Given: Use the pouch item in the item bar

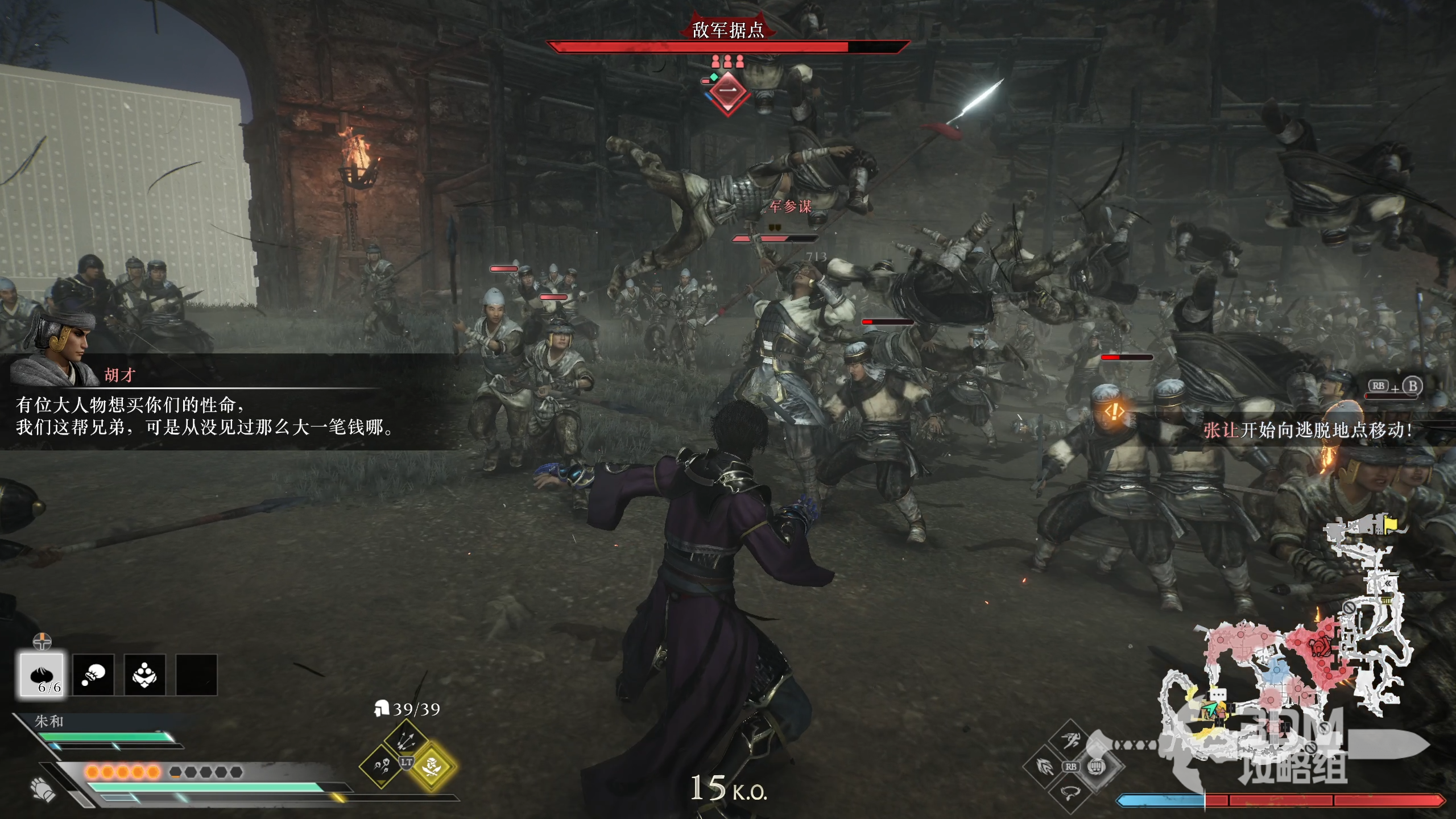Looking at the screenshot, I should coord(93,675).
